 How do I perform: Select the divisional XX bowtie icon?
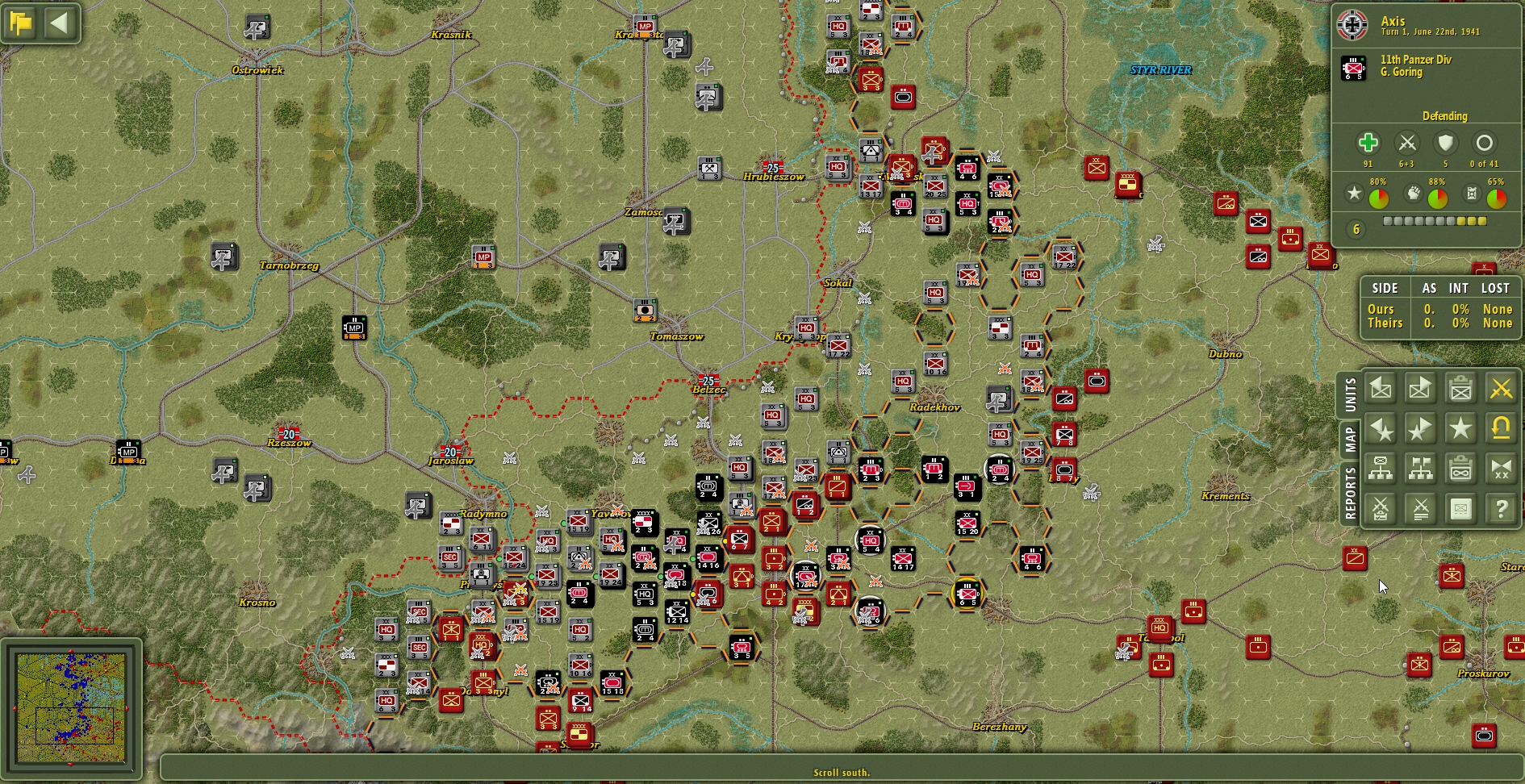1502,469
